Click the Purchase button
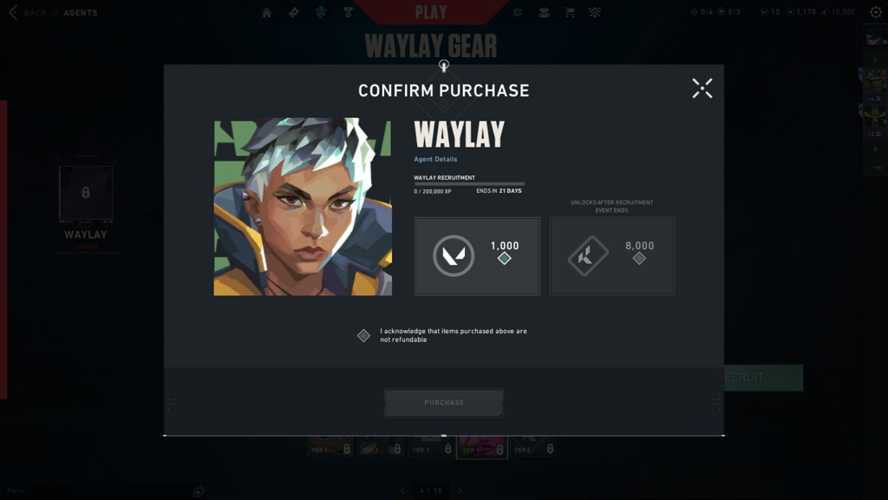The width and height of the screenshot is (888, 500). coord(444,402)
